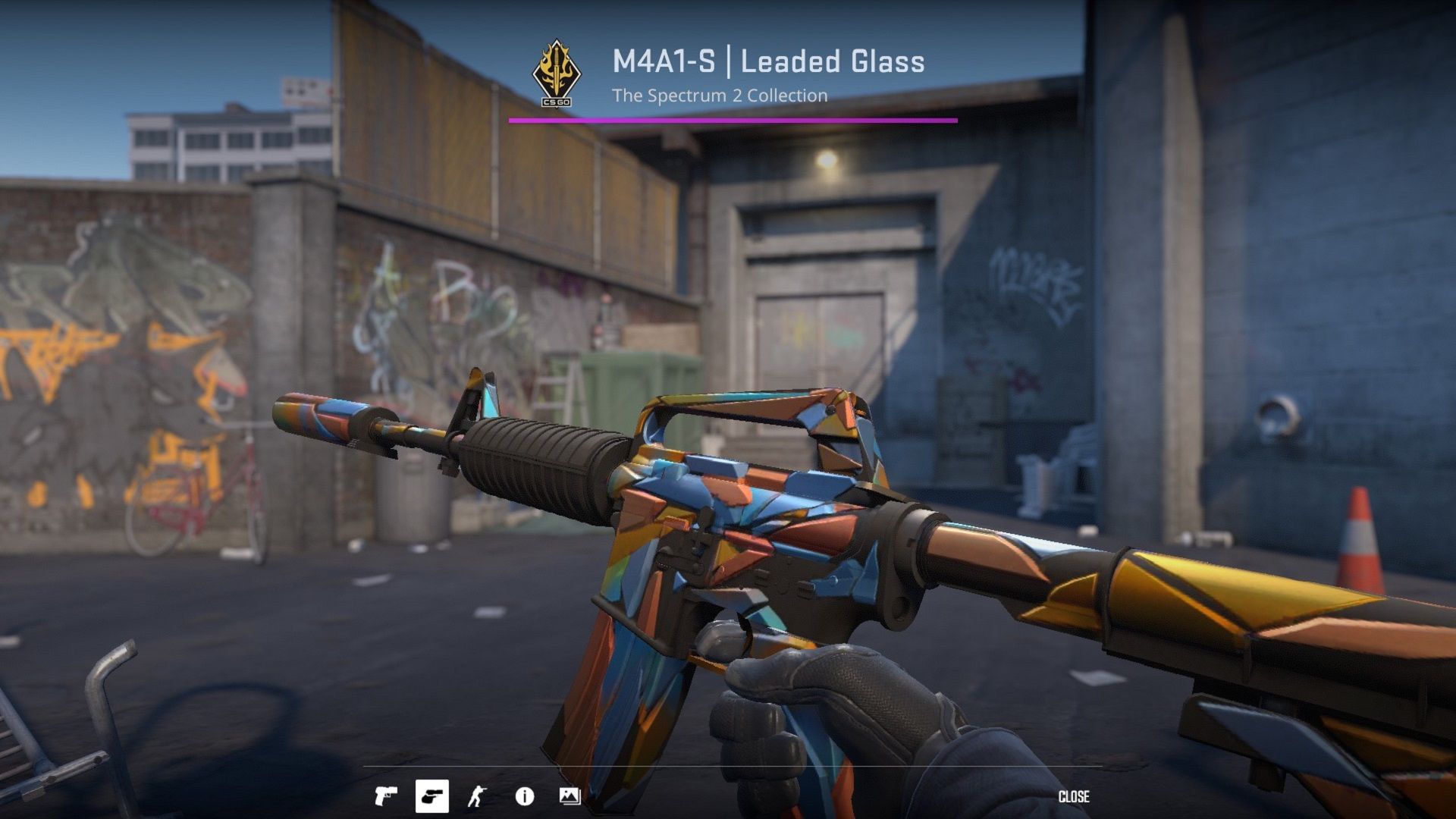Open The Spectrum 2 Collection link
The image size is (1456, 819).
pos(719,96)
